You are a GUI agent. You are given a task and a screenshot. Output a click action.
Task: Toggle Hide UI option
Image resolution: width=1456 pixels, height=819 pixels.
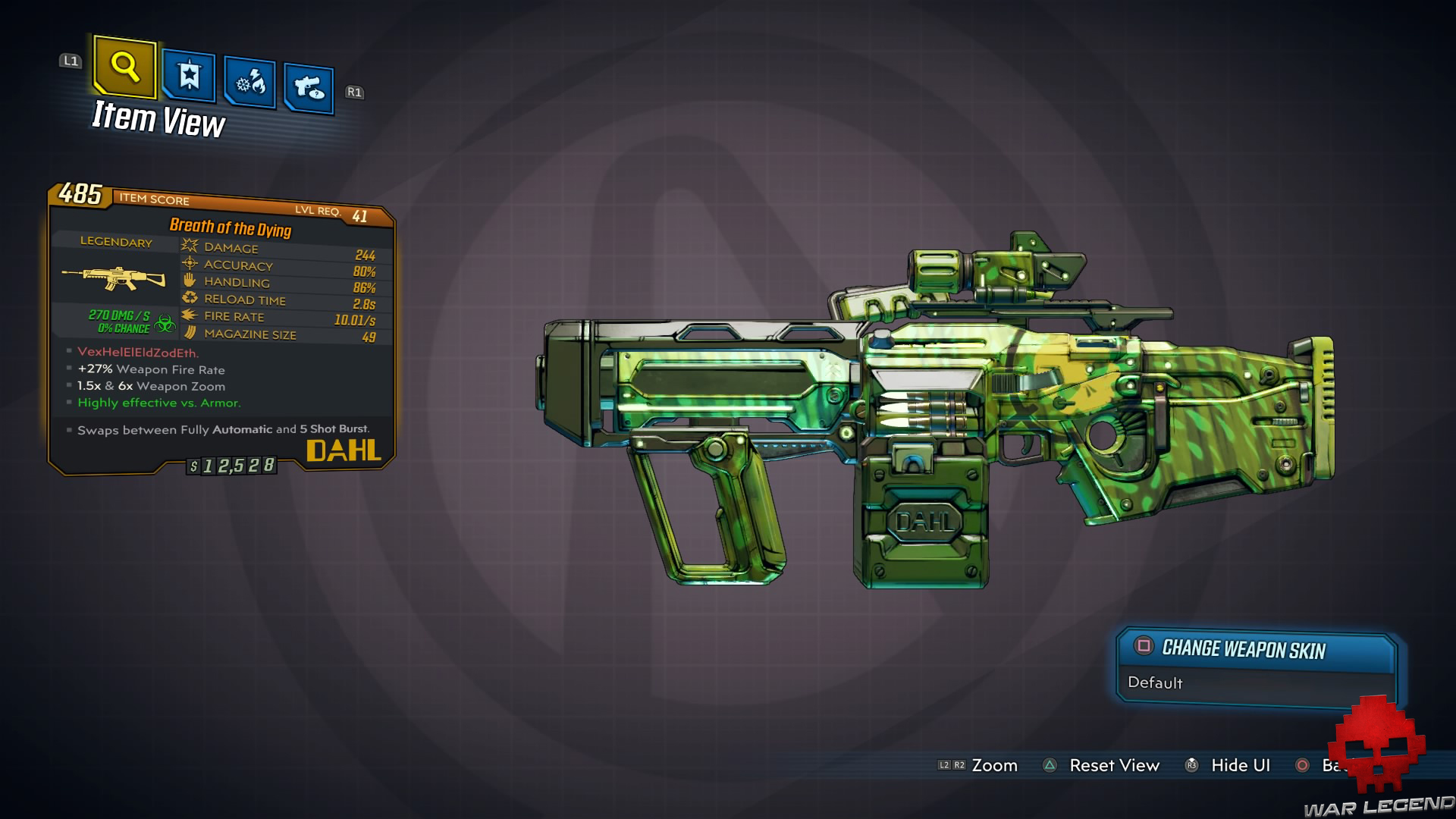click(x=1241, y=765)
